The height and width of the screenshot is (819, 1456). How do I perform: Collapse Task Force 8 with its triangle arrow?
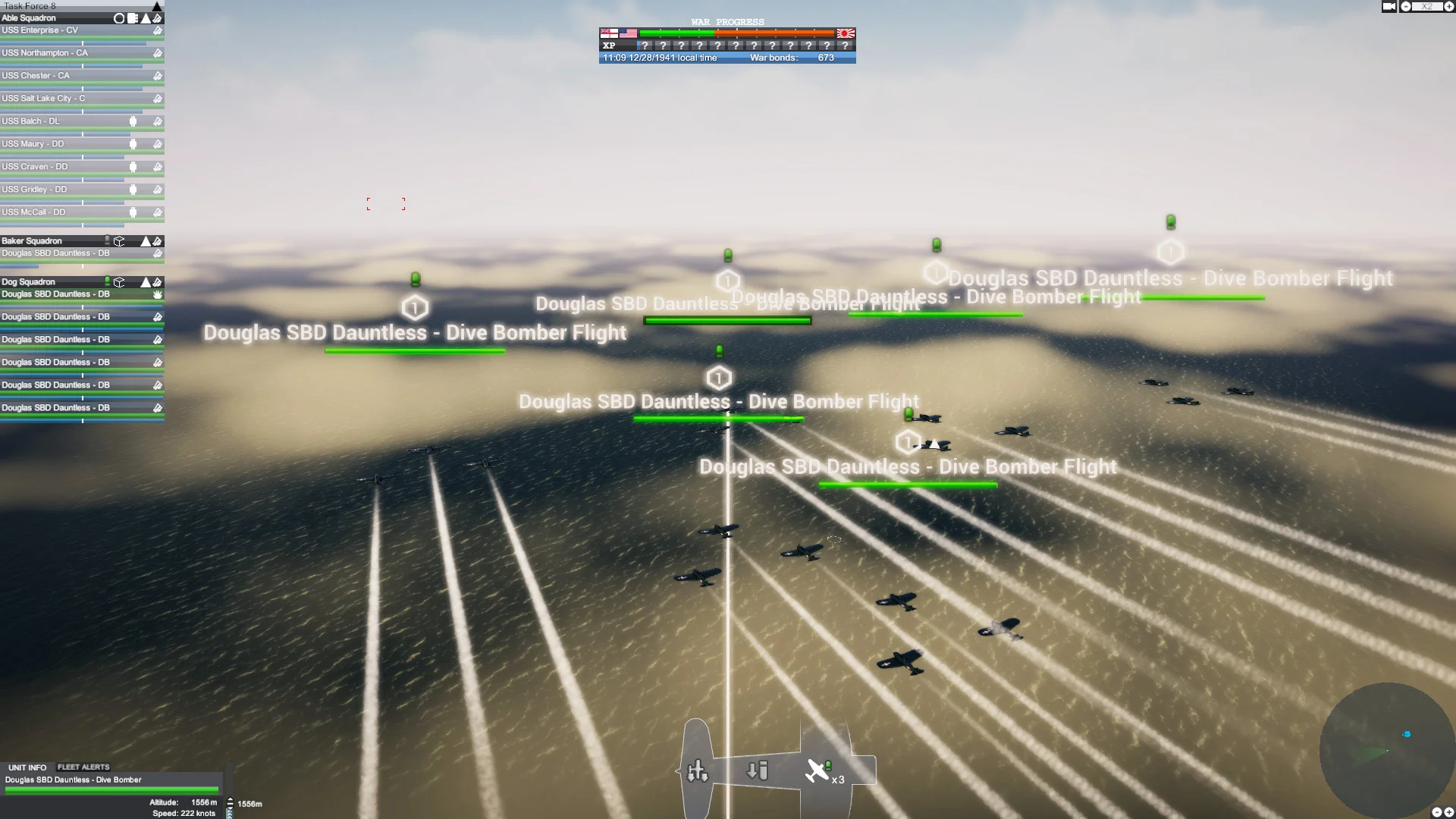pos(156,6)
